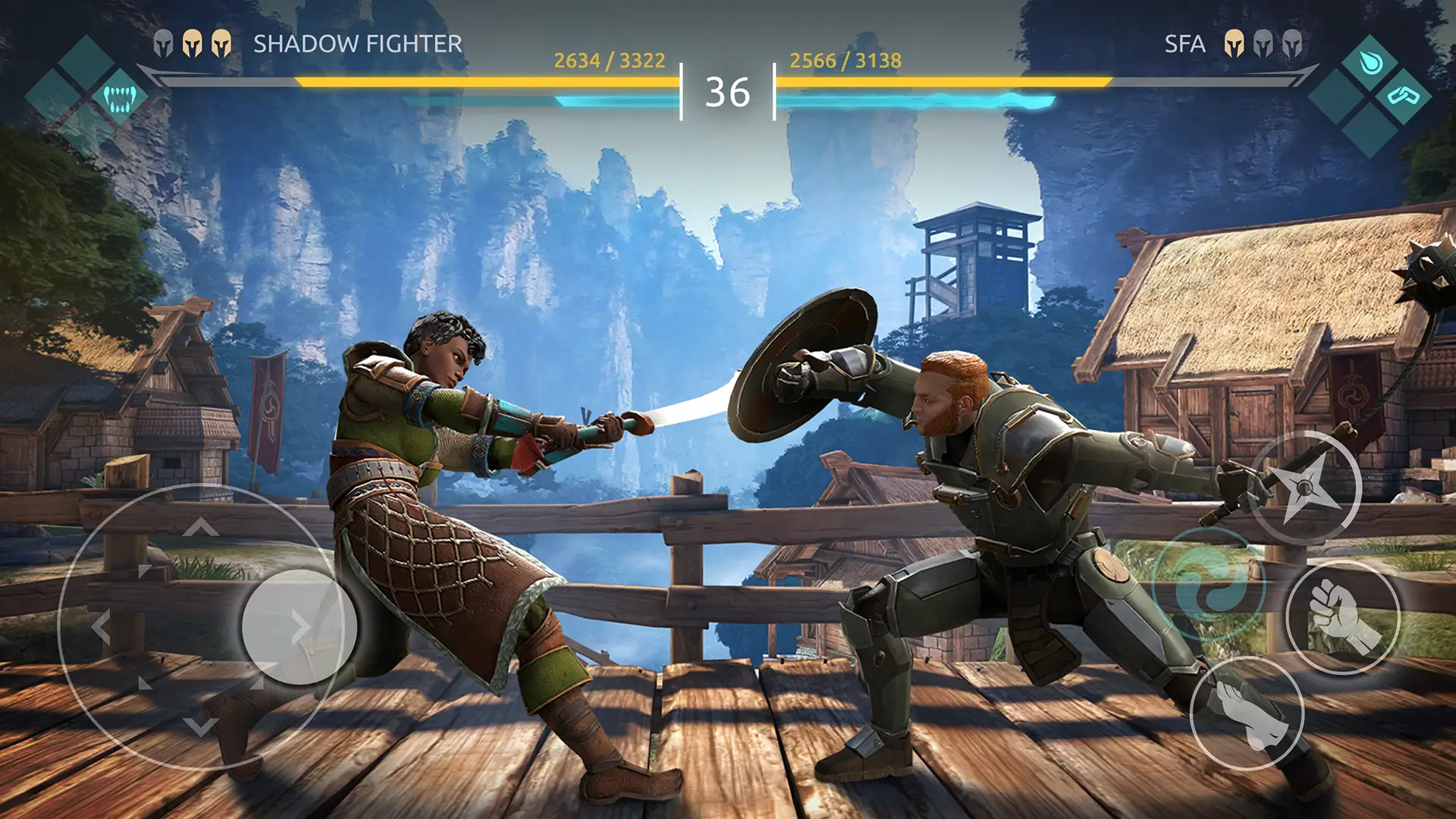Click the gold helmet win marker left side
This screenshot has width=1456, height=819.
193,42
